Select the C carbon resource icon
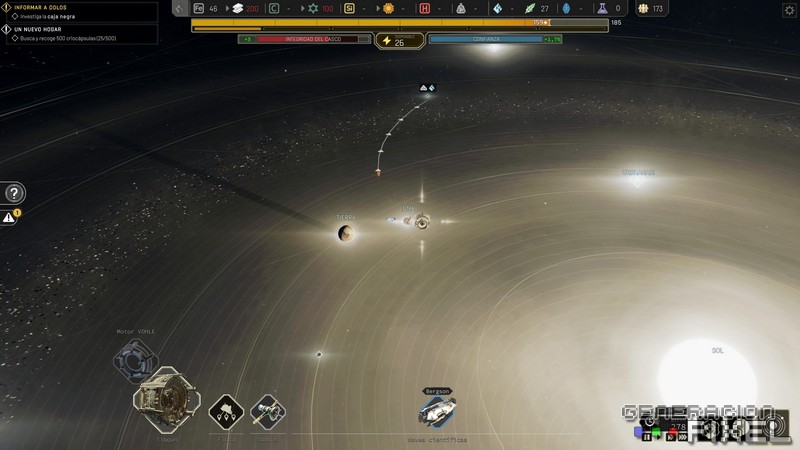The height and width of the screenshot is (450, 800). (x=274, y=9)
